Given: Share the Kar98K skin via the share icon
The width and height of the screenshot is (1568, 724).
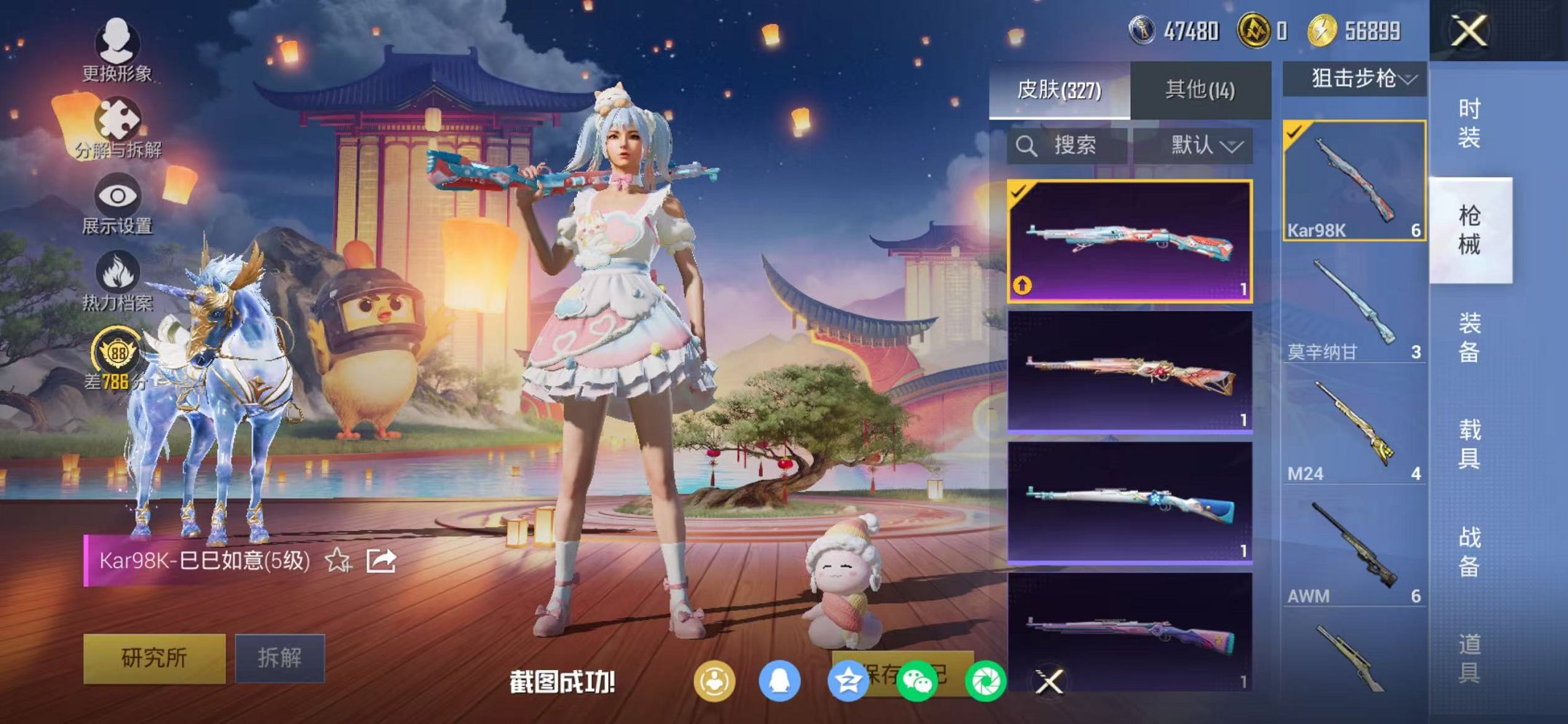Looking at the screenshot, I should coord(380,561).
